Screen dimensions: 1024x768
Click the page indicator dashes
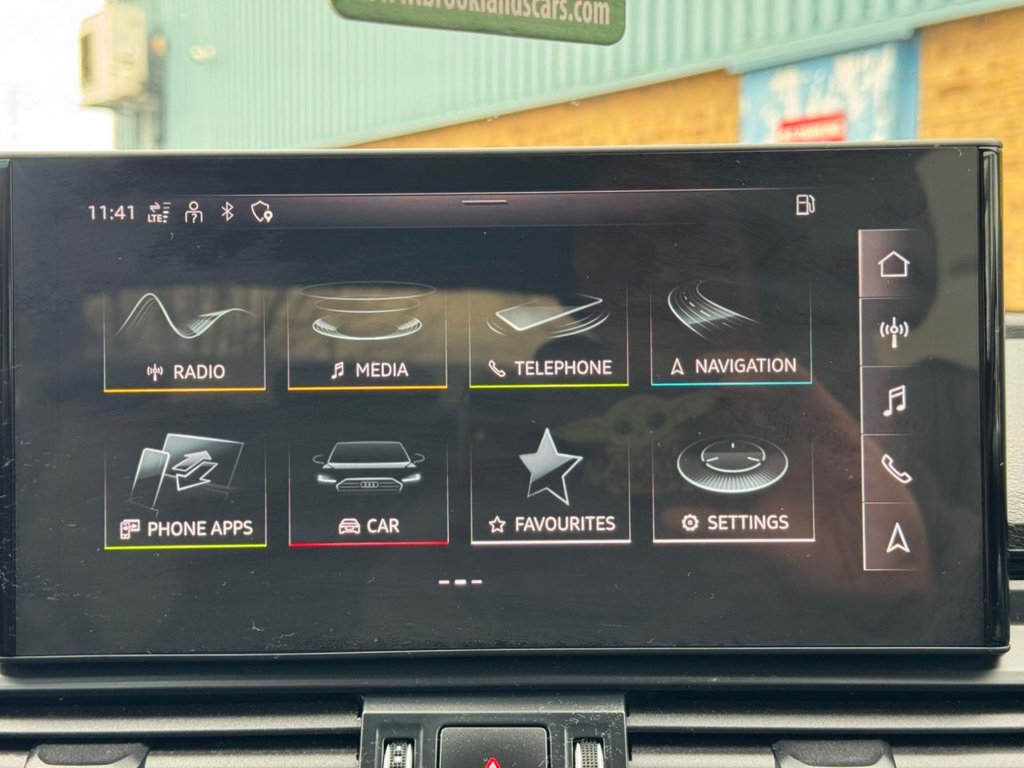tap(460, 581)
